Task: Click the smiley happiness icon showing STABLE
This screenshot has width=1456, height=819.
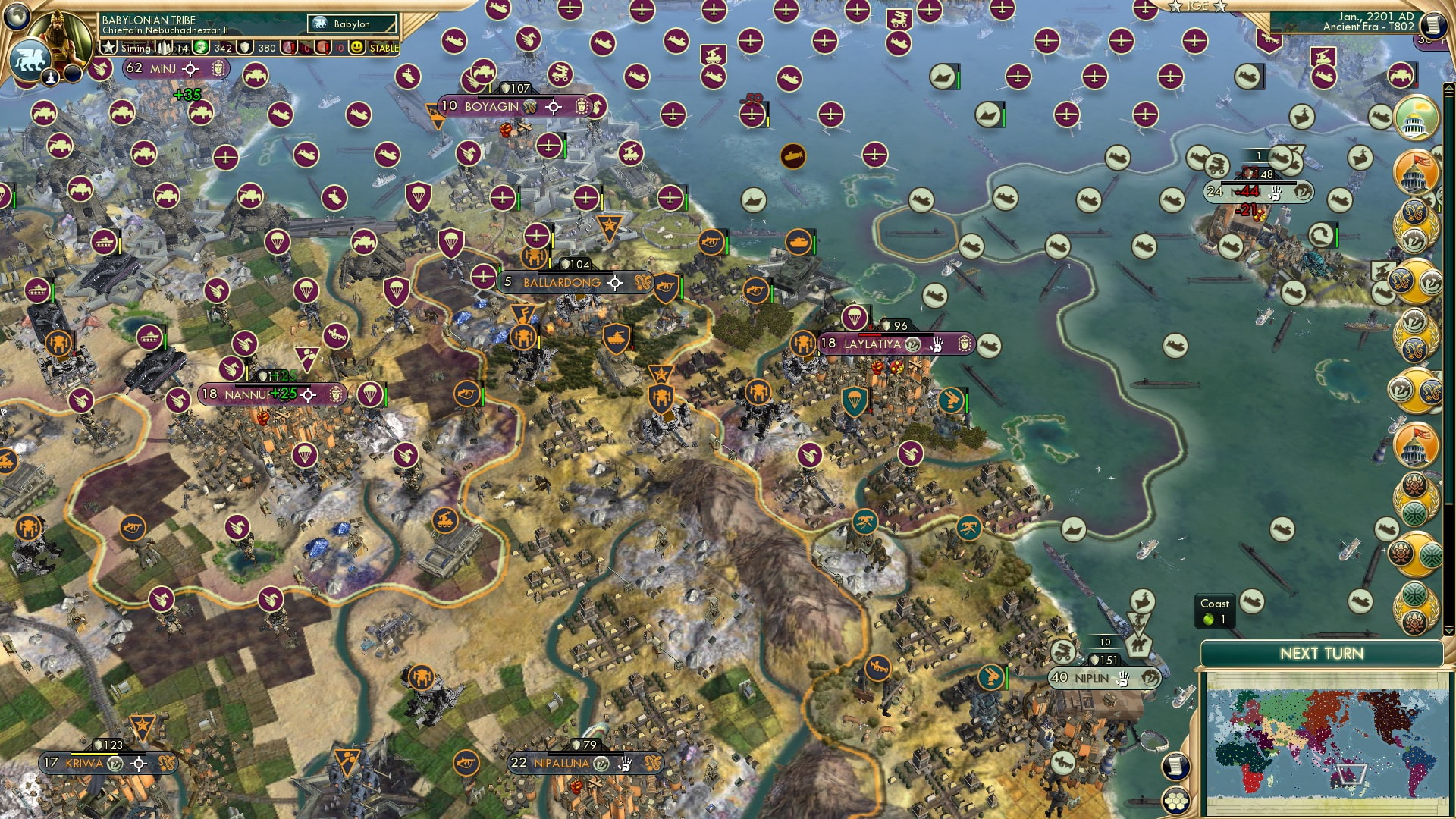Action: coord(355,48)
